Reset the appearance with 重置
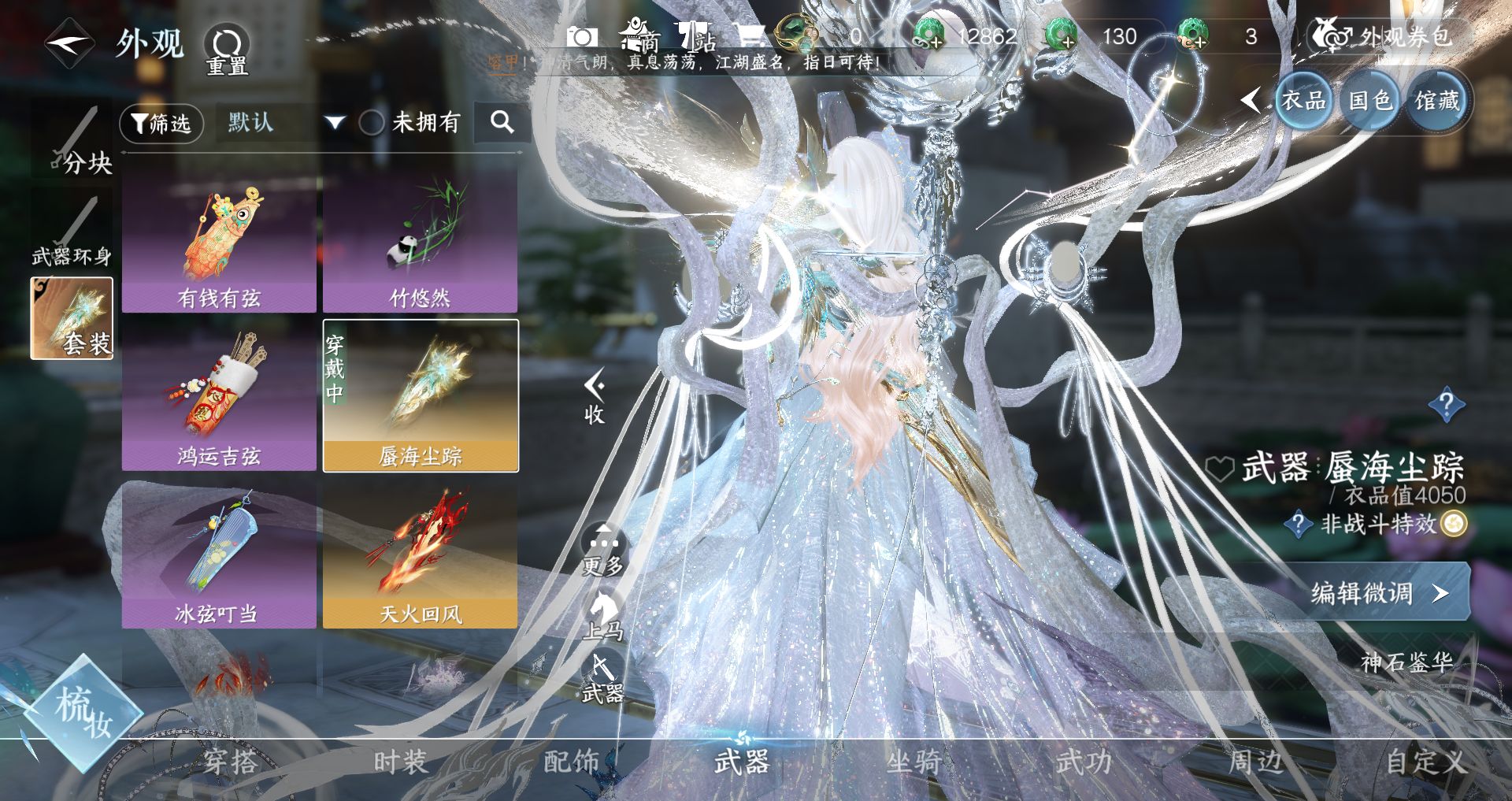1512x801 pixels. pos(227,50)
